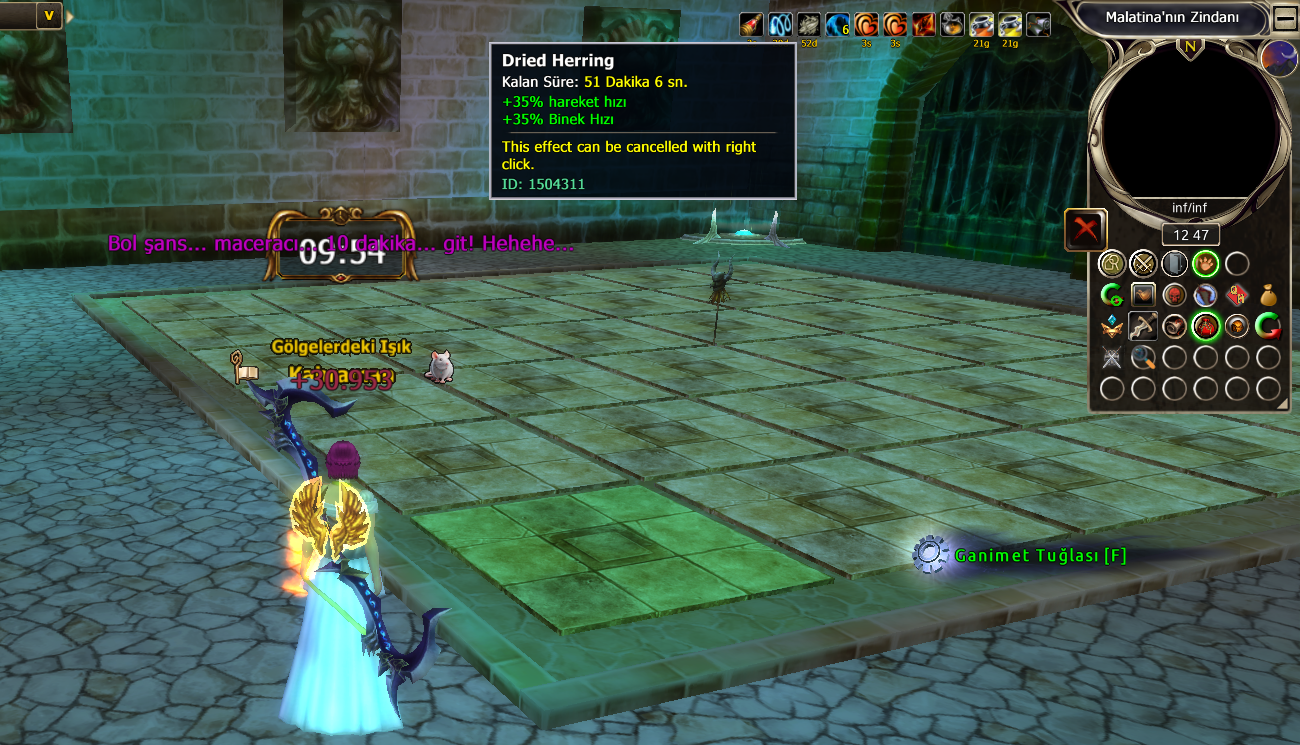Toggle the green-ringed red potion bag button
The height and width of the screenshot is (745, 1300).
tap(1205, 326)
